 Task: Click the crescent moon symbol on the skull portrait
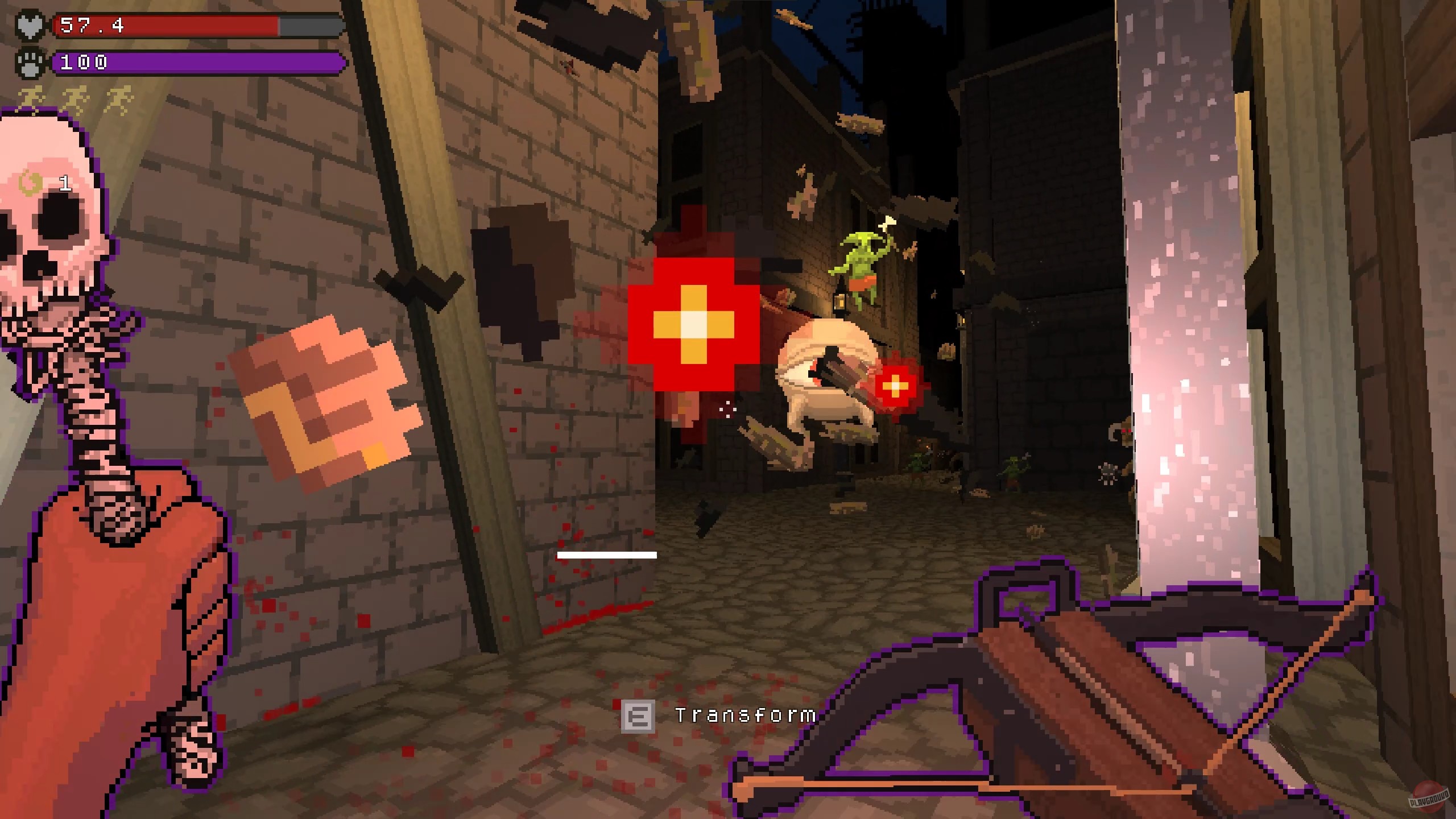pyautogui.click(x=30, y=183)
